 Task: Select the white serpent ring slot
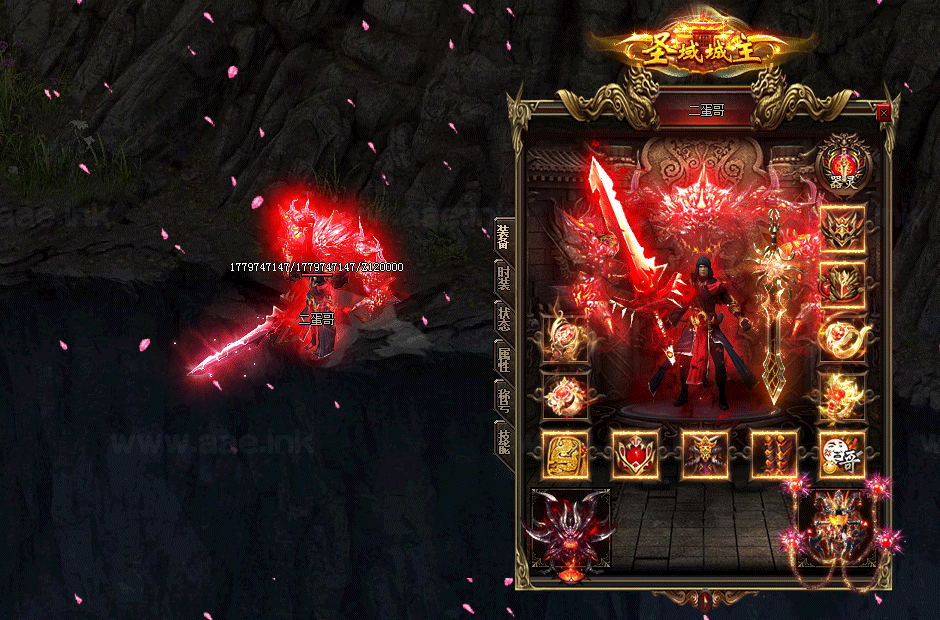click(x=843, y=341)
